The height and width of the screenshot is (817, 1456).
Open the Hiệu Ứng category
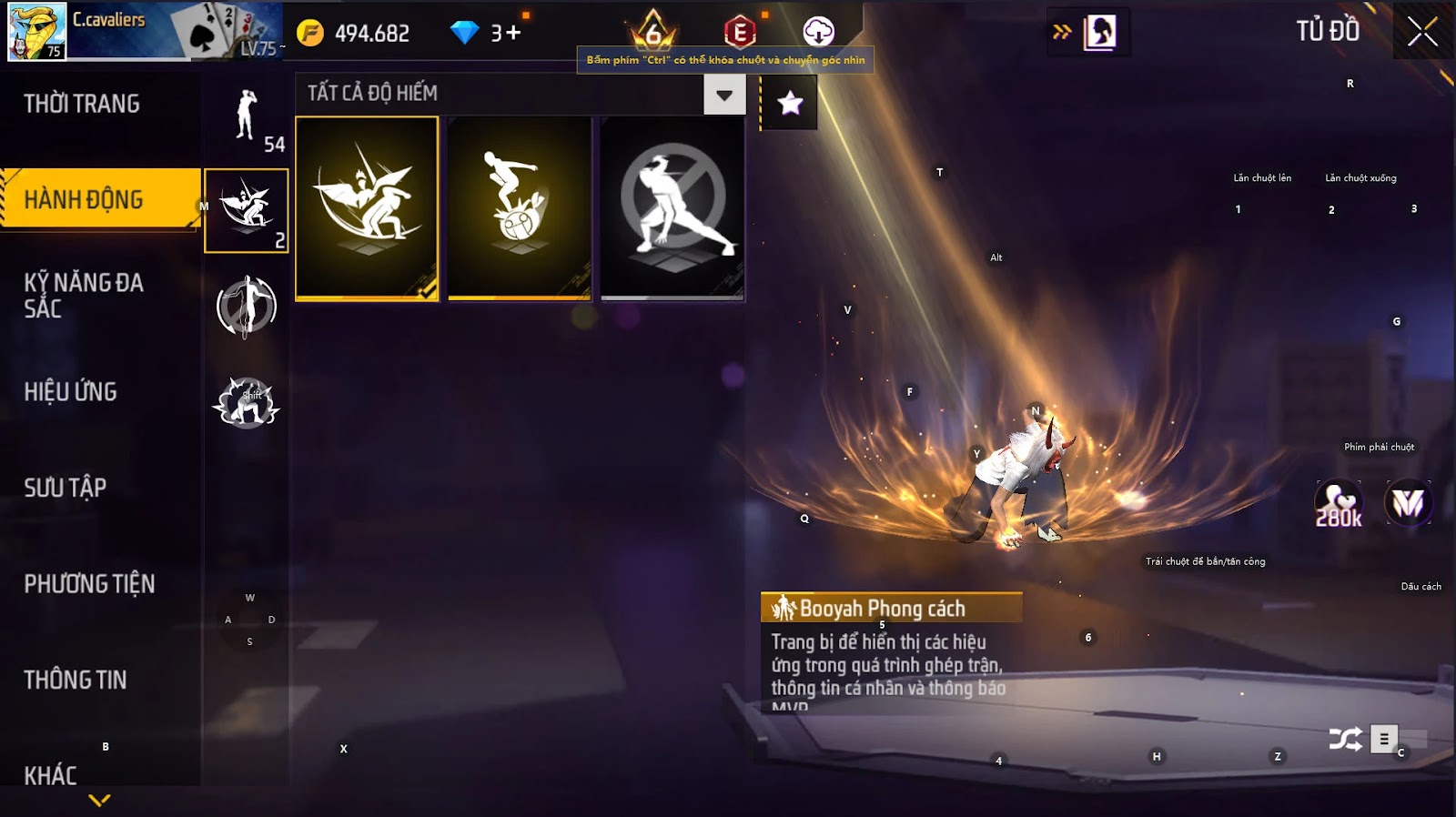pos(71,391)
